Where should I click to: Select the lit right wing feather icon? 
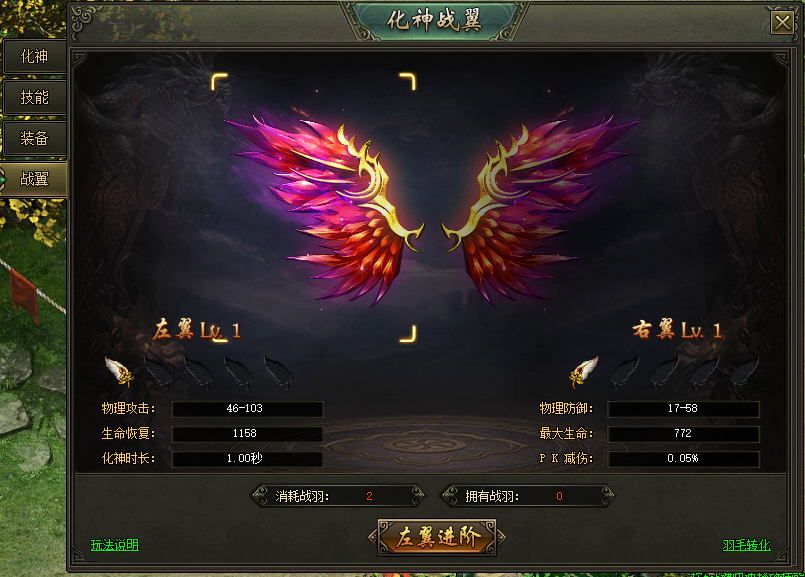click(584, 371)
